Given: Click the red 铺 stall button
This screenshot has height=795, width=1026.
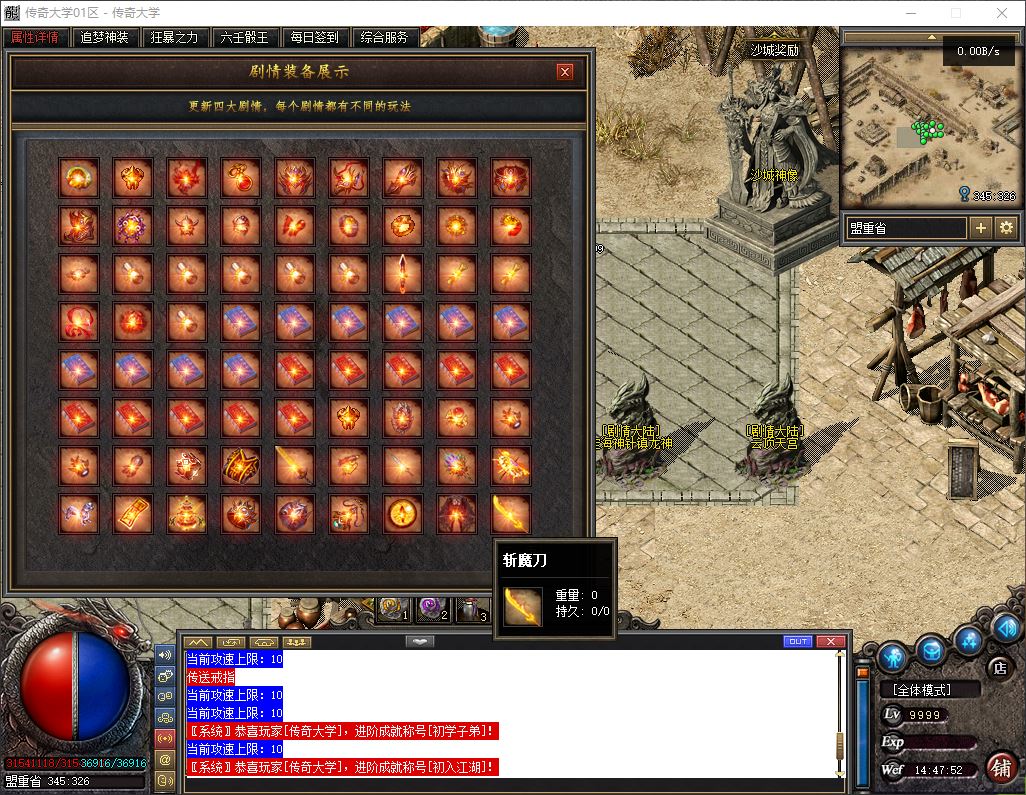Looking at the screenshot, I should tap(999, 767).
